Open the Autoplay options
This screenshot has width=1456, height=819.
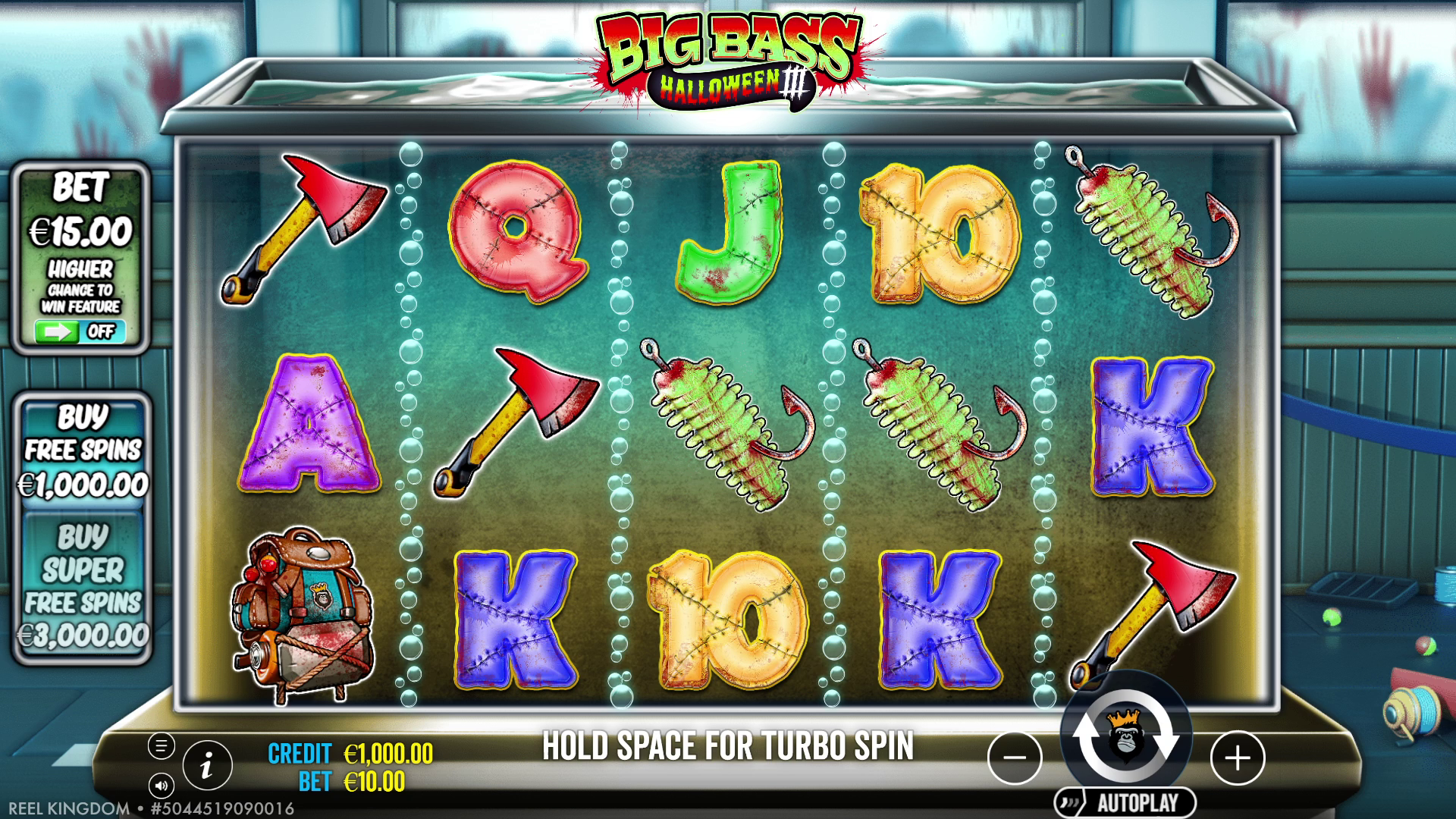pyautogui.click(x=1125, y=802)
